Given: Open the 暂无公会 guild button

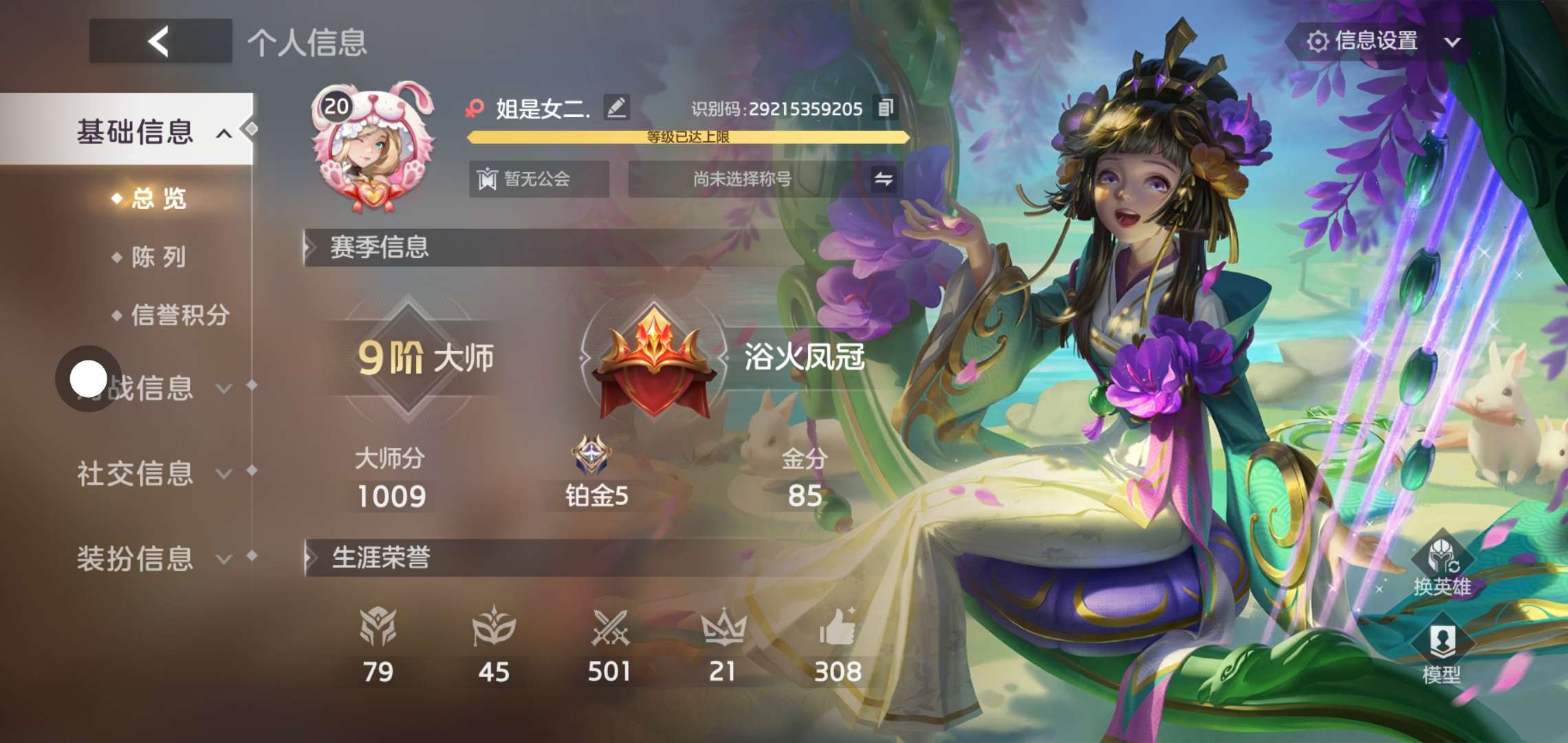Looking at the screenshot, I should pos(538,180).
